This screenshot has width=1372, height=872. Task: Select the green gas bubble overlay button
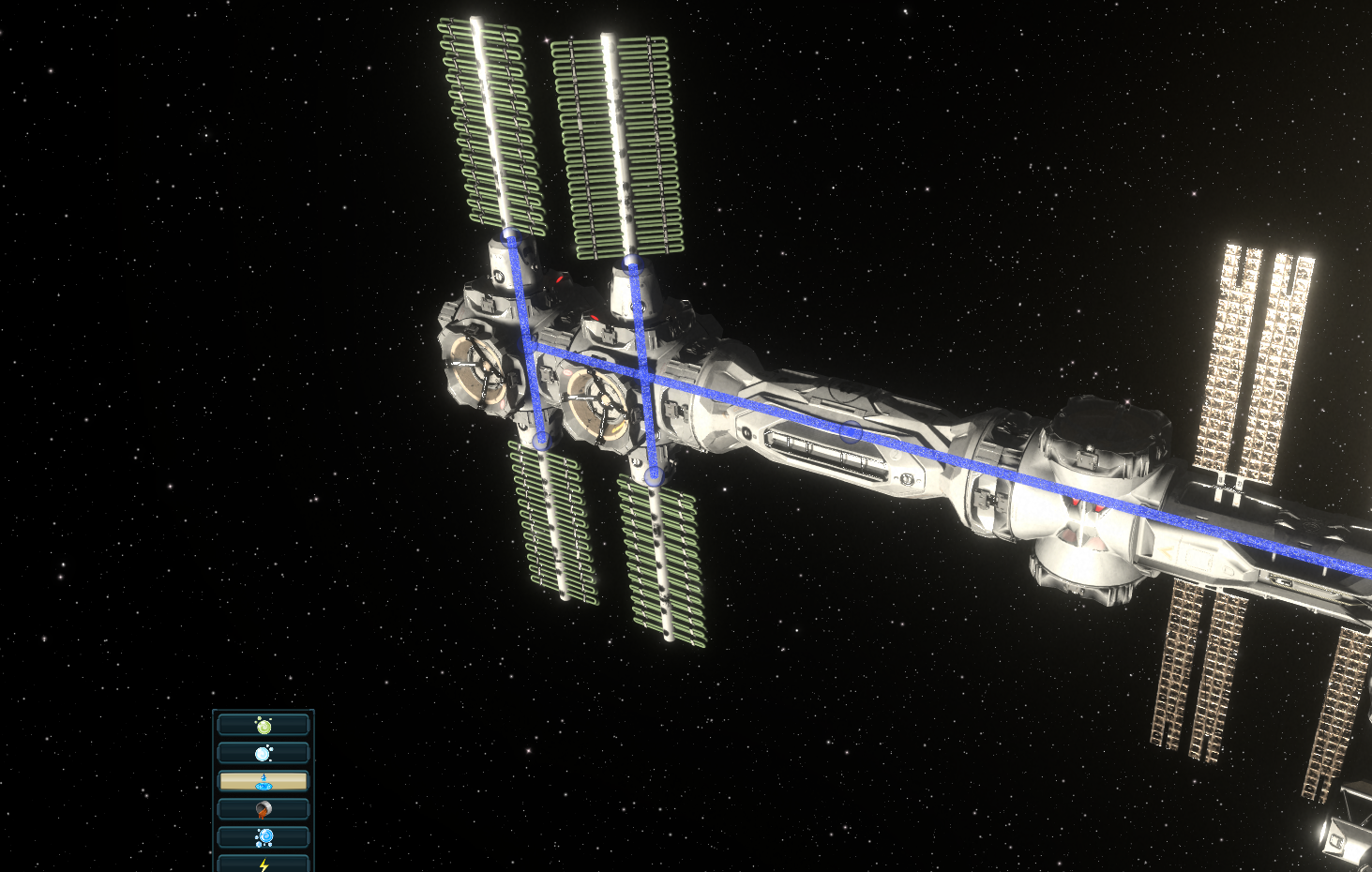pyautogui.click(x=264, y=725)
